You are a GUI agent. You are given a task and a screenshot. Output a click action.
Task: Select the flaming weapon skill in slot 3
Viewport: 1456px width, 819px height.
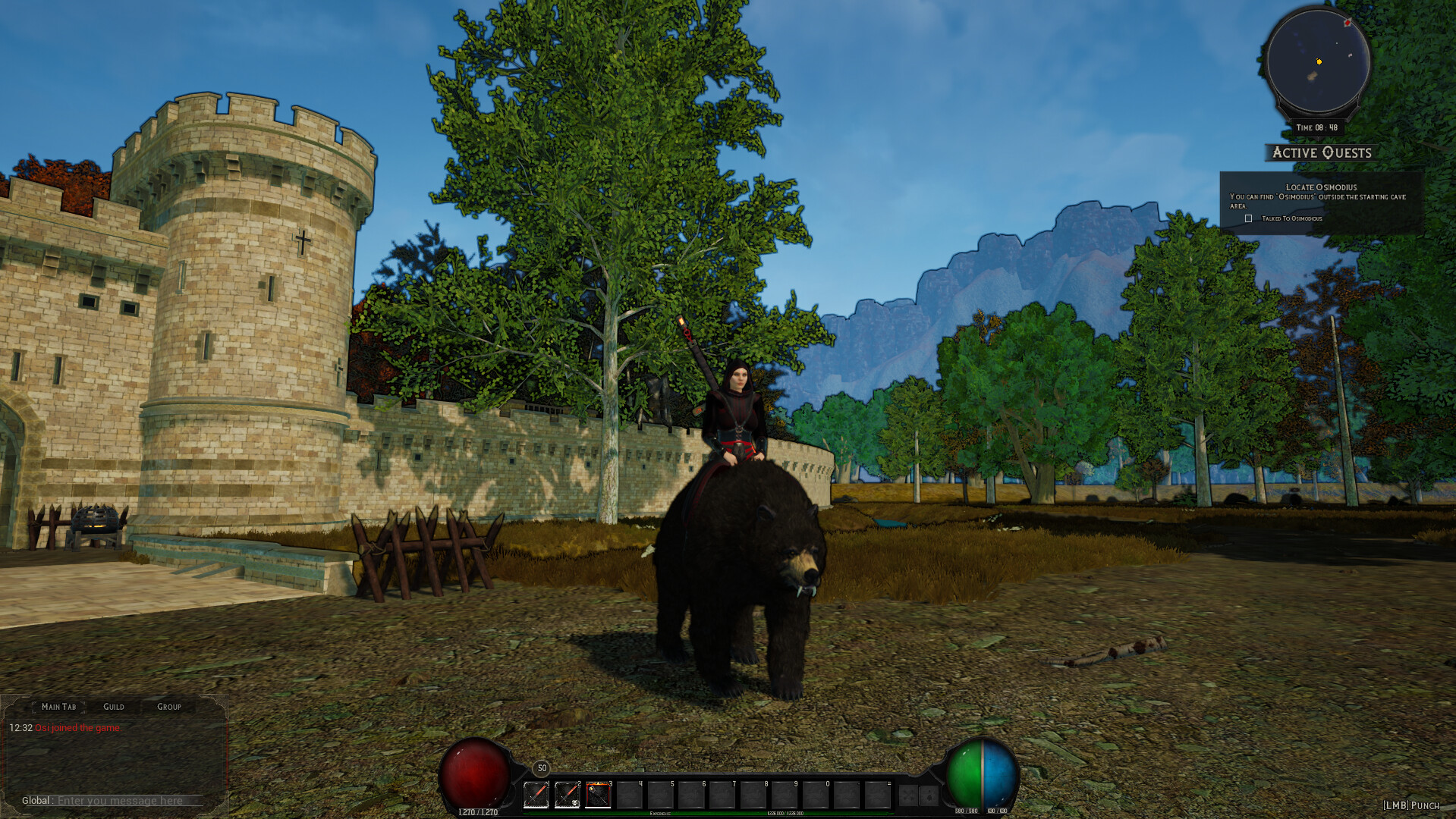tap(599, 793)
